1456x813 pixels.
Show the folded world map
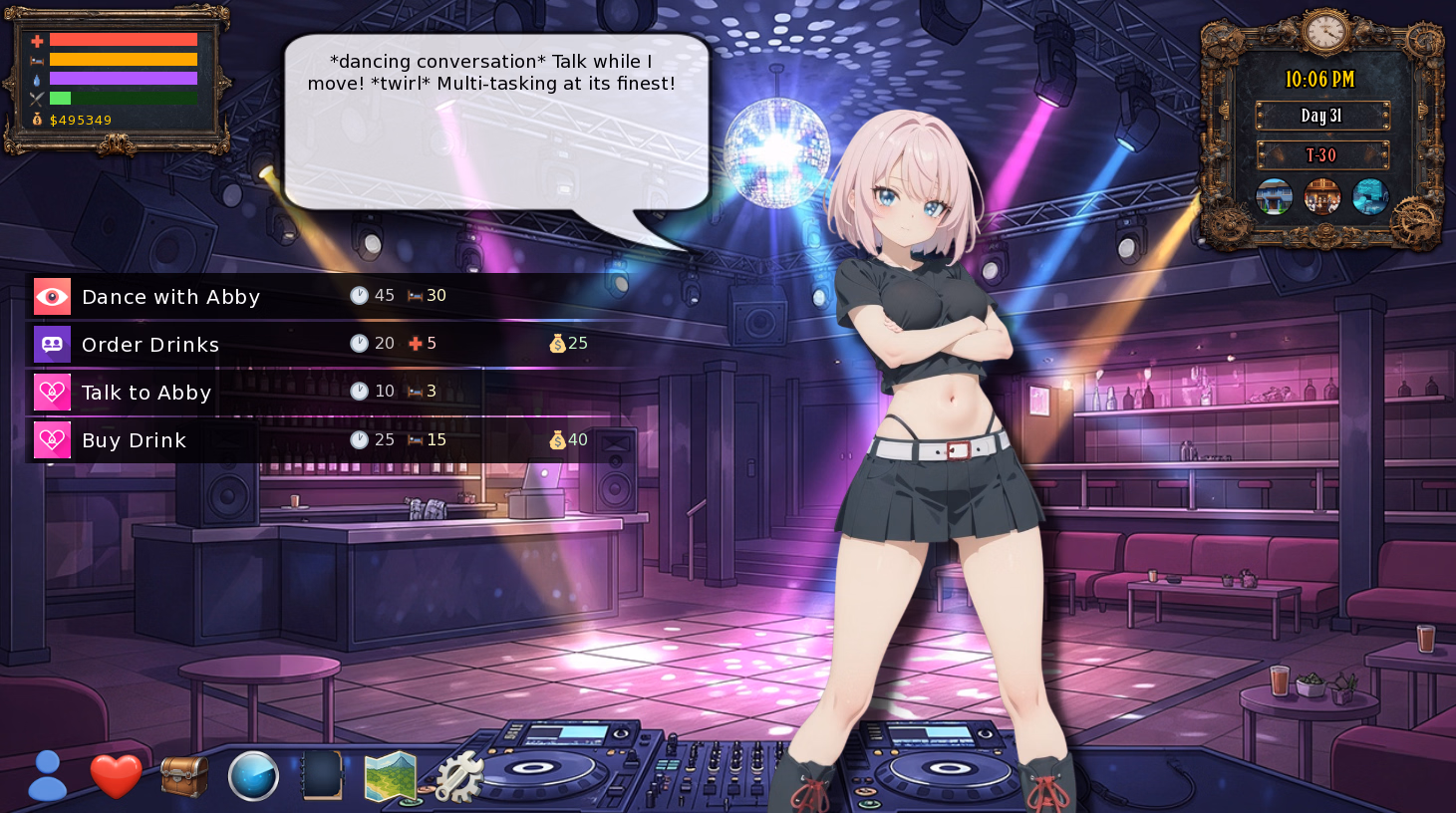click(391, 776)
